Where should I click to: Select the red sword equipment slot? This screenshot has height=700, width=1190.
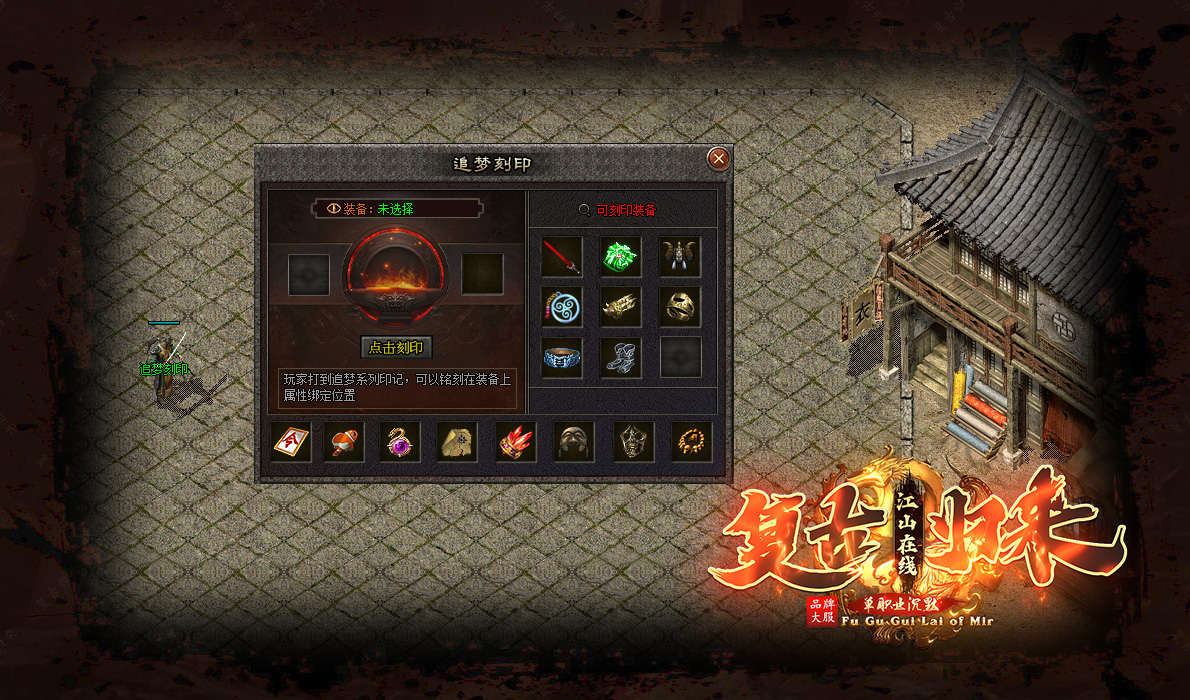562,257
